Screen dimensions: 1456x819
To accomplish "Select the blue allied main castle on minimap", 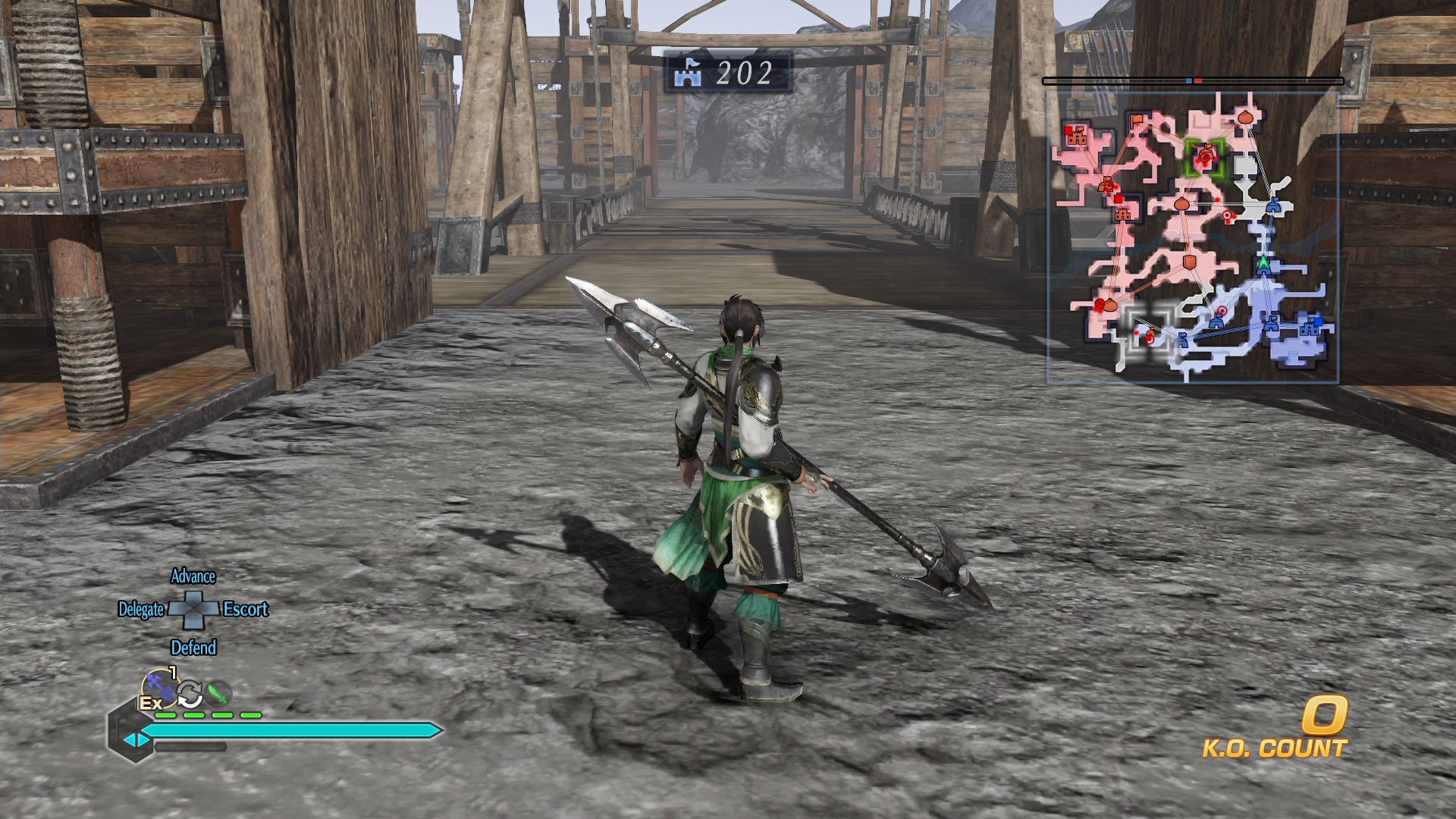I will tap(1310, 328).
